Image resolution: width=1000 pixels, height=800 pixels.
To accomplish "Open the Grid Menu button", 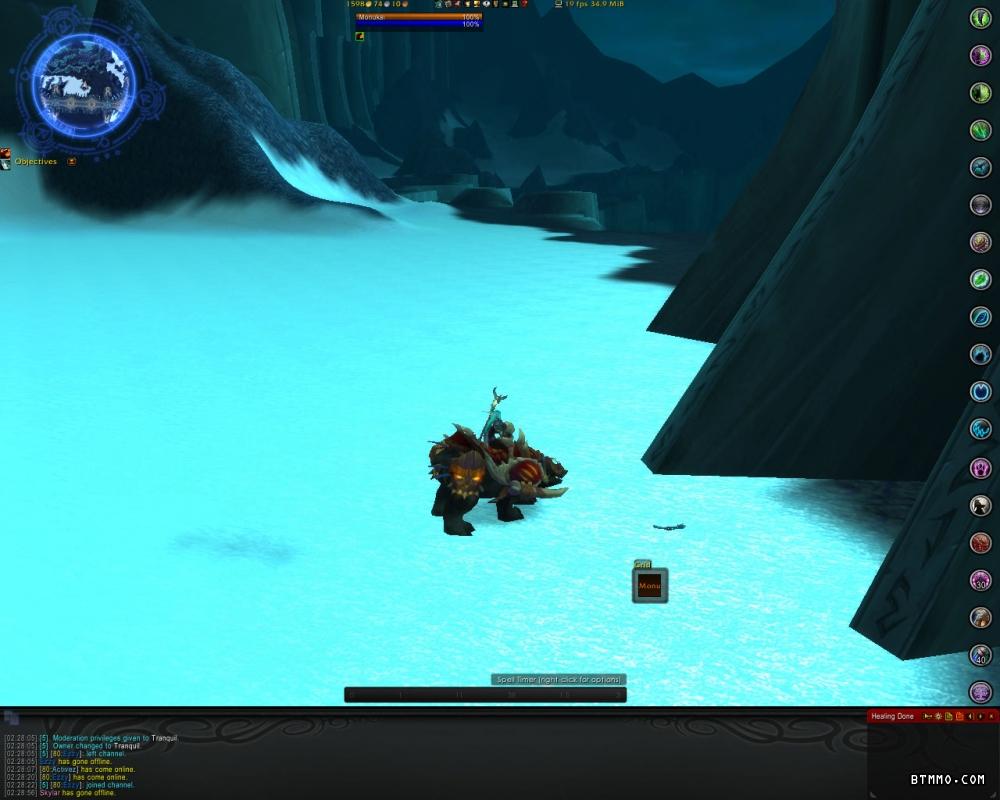I will (x=649, y=586).
